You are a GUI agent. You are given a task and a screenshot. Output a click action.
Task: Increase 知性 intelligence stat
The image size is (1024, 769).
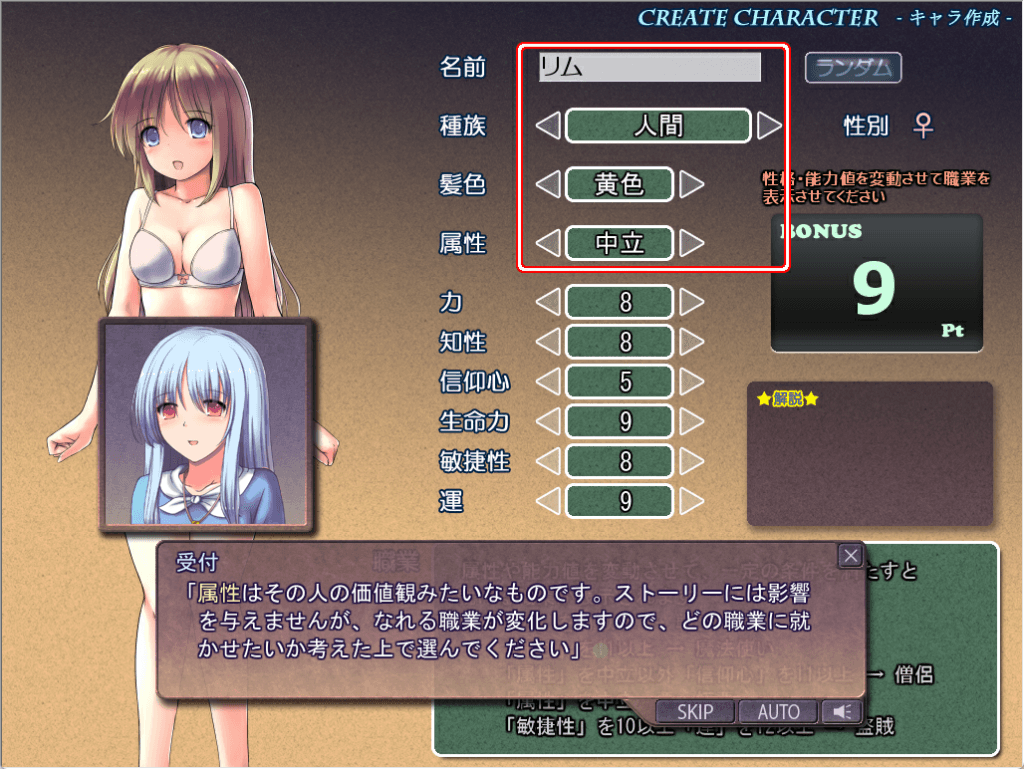coord(692,342)
